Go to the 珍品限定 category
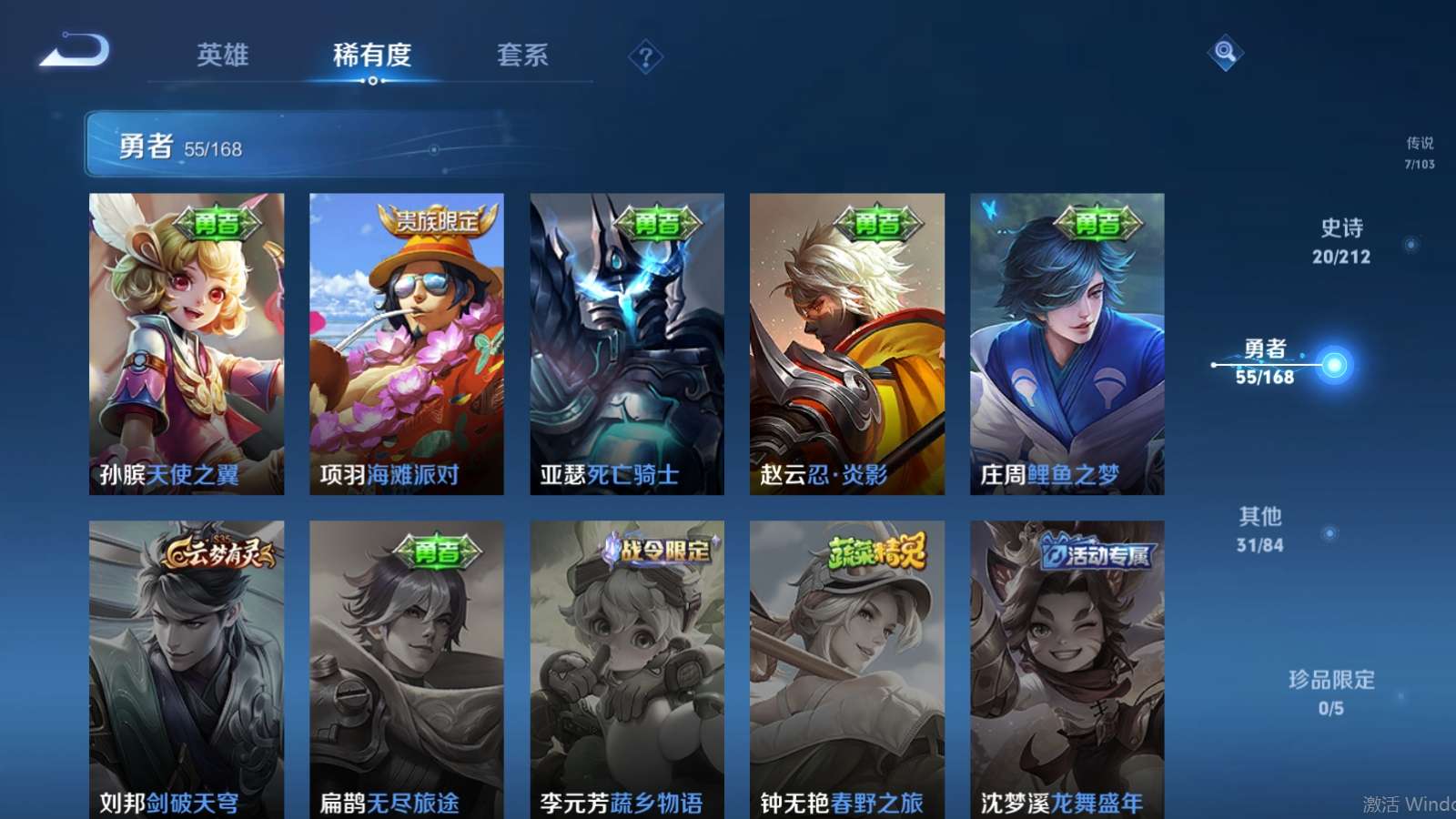Image resolution: width=1456 pixels, height=819 pixels. point(1331,693)
